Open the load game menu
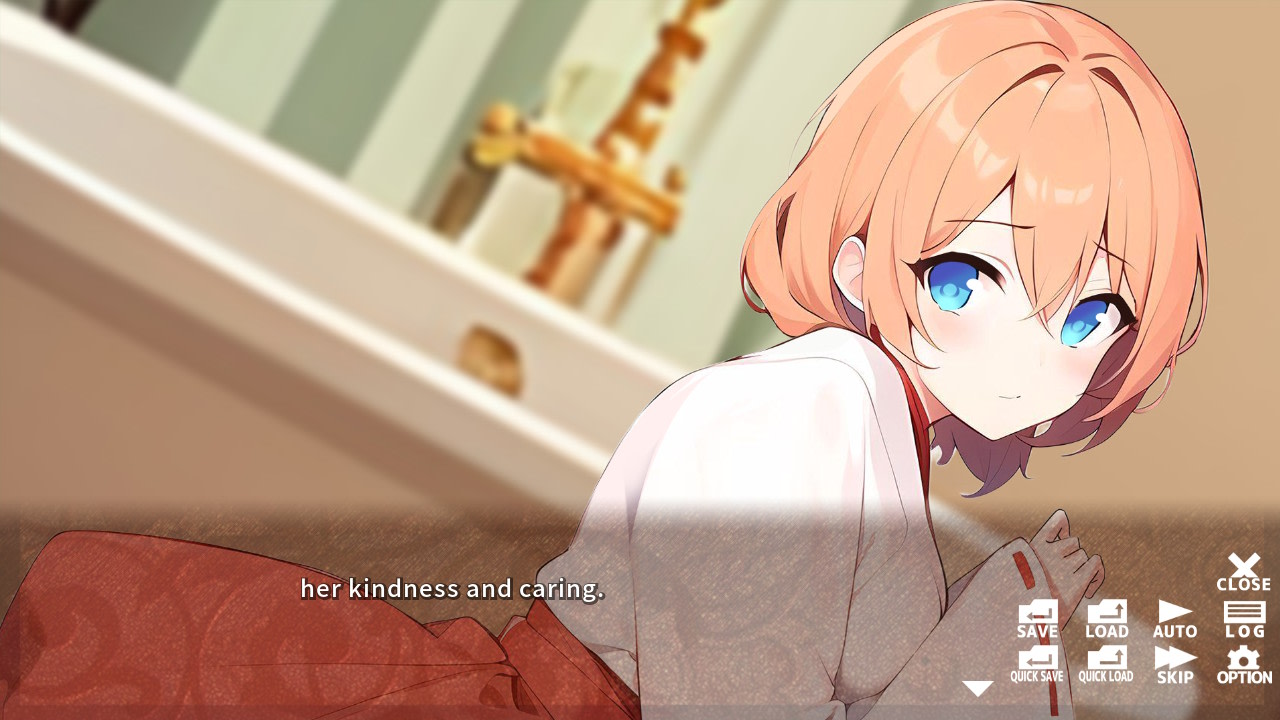1280x720 pixels. (1105, 618)
